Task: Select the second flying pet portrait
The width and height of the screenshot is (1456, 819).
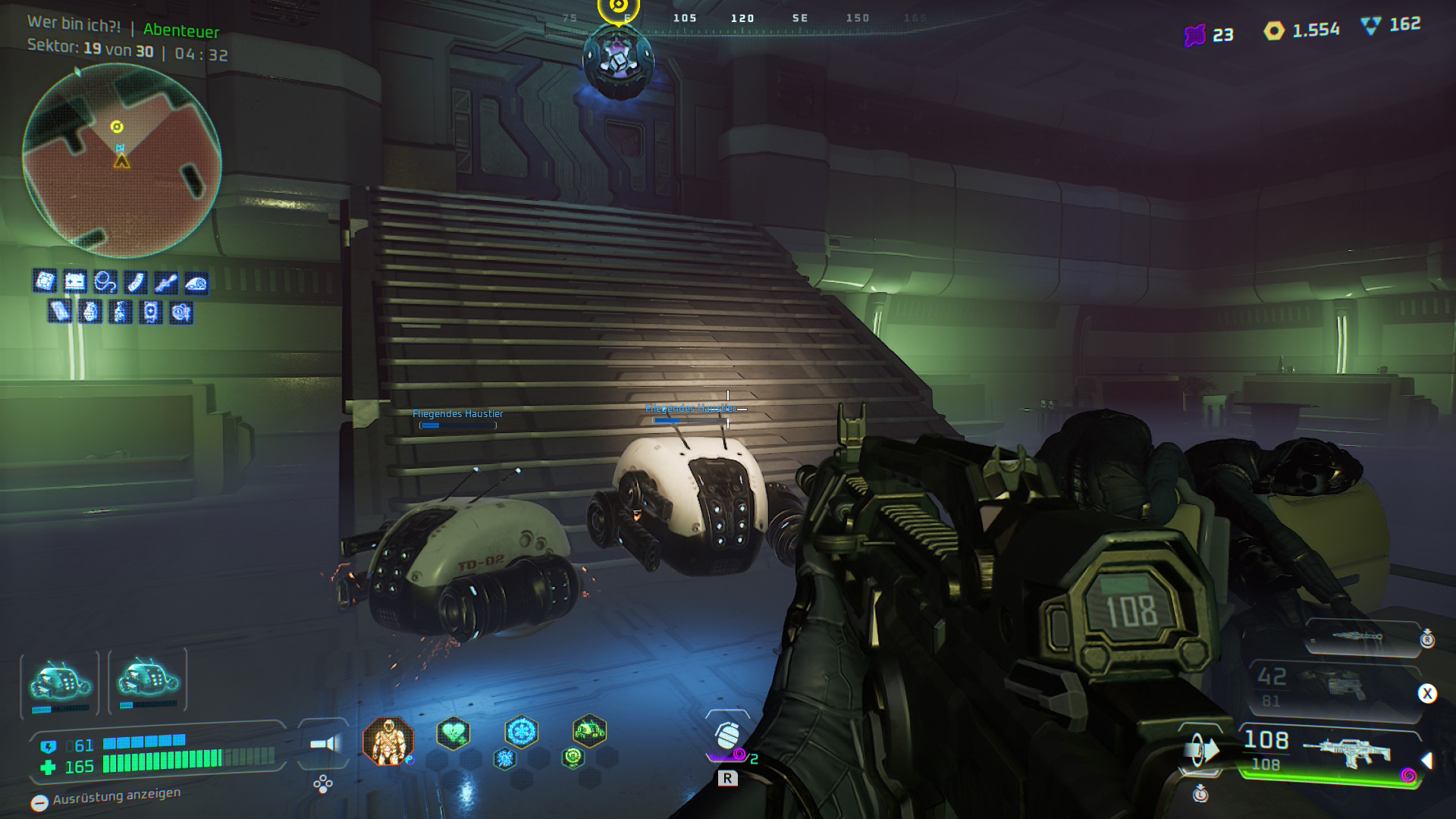Action: coord(148,679)
